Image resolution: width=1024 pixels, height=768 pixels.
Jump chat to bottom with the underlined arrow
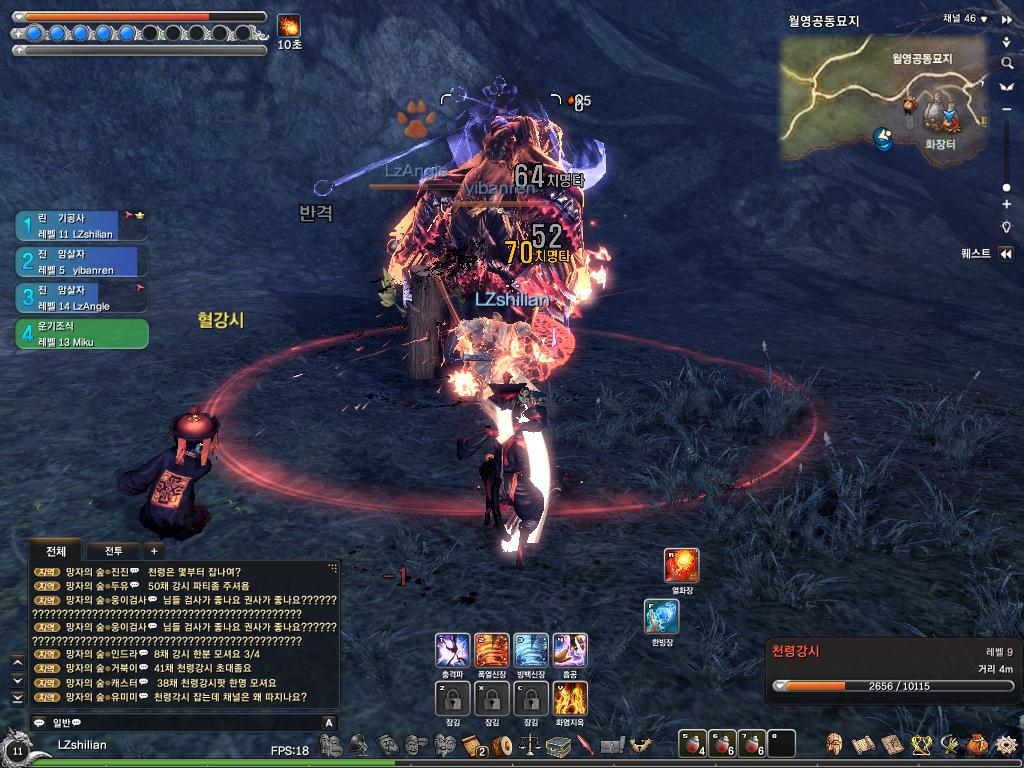[x=17, y=695]
